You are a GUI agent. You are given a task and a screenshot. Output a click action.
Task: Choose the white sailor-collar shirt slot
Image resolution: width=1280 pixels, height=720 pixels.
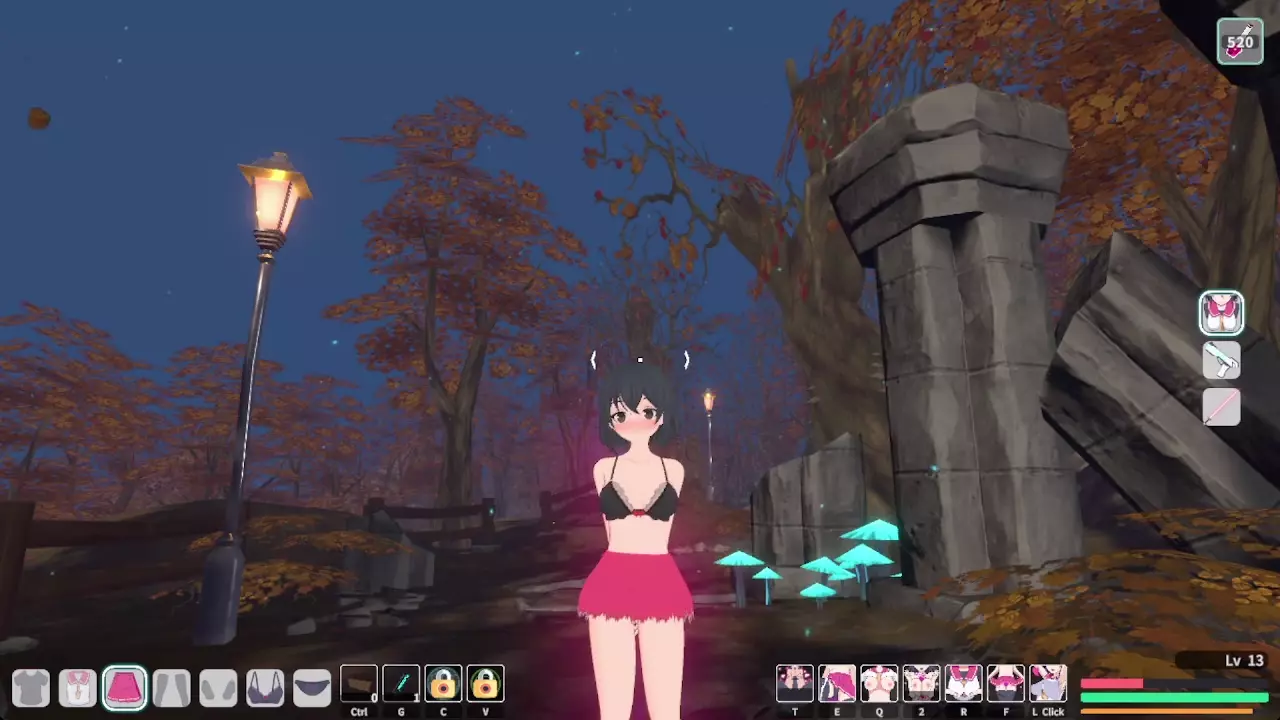[x=78, y=687]
